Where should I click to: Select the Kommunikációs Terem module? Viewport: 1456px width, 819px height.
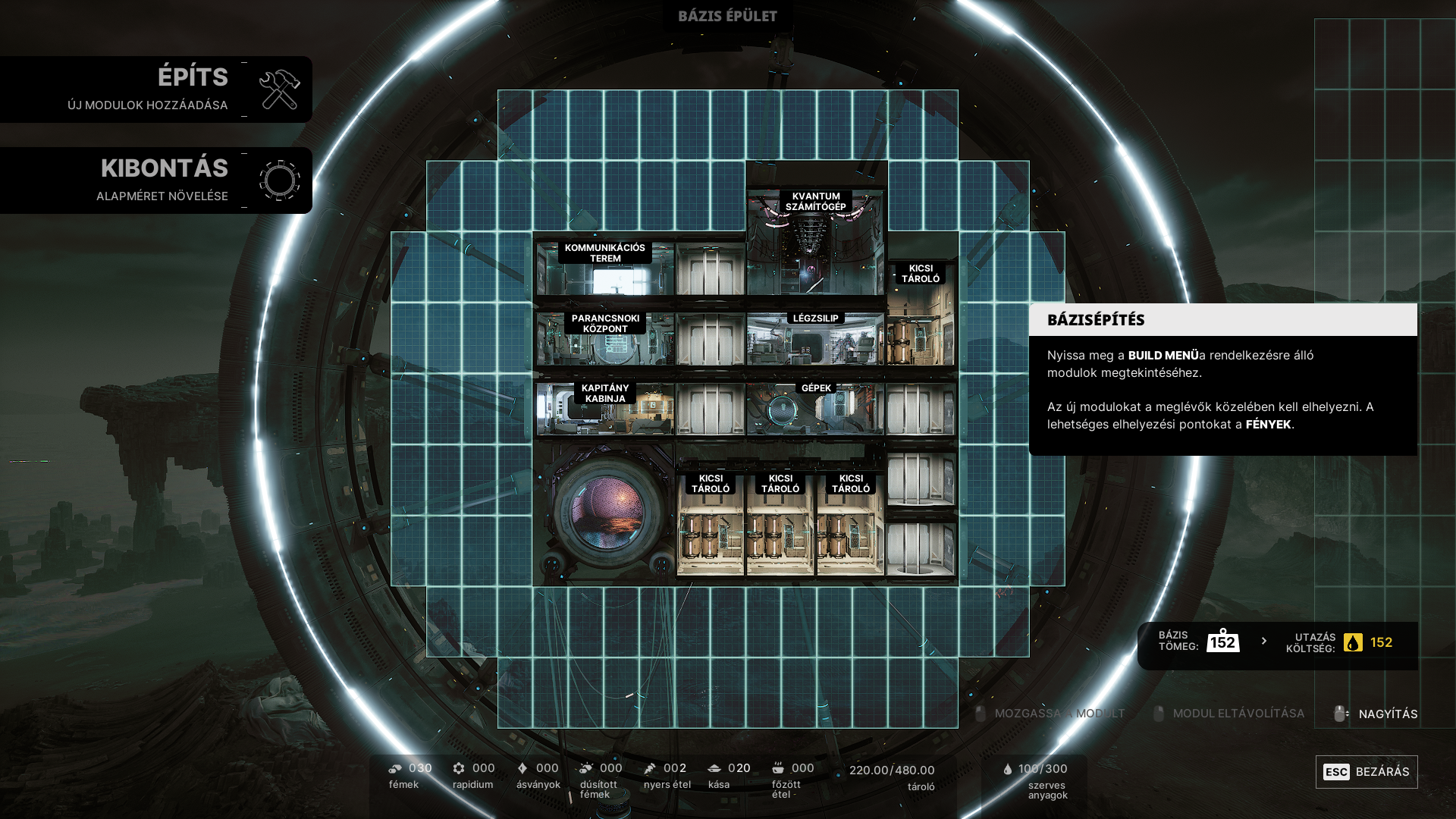[604, 269]
